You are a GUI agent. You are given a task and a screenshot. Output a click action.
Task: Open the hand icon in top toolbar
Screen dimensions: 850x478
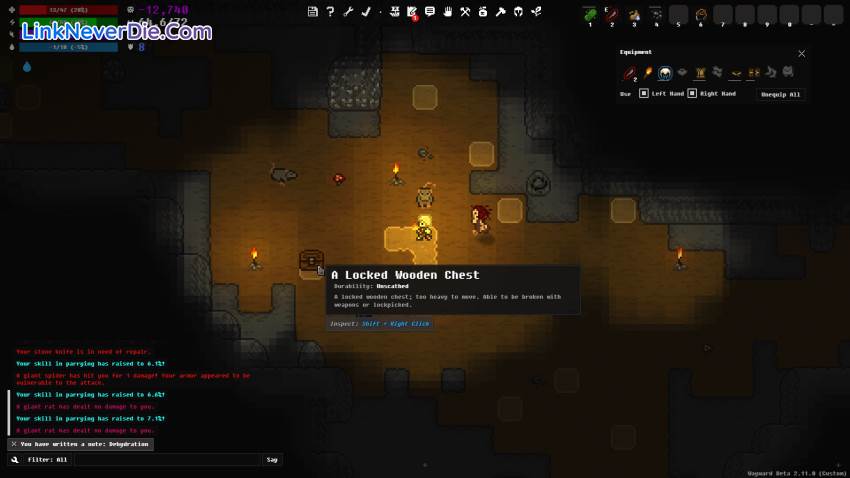[448, 12]
